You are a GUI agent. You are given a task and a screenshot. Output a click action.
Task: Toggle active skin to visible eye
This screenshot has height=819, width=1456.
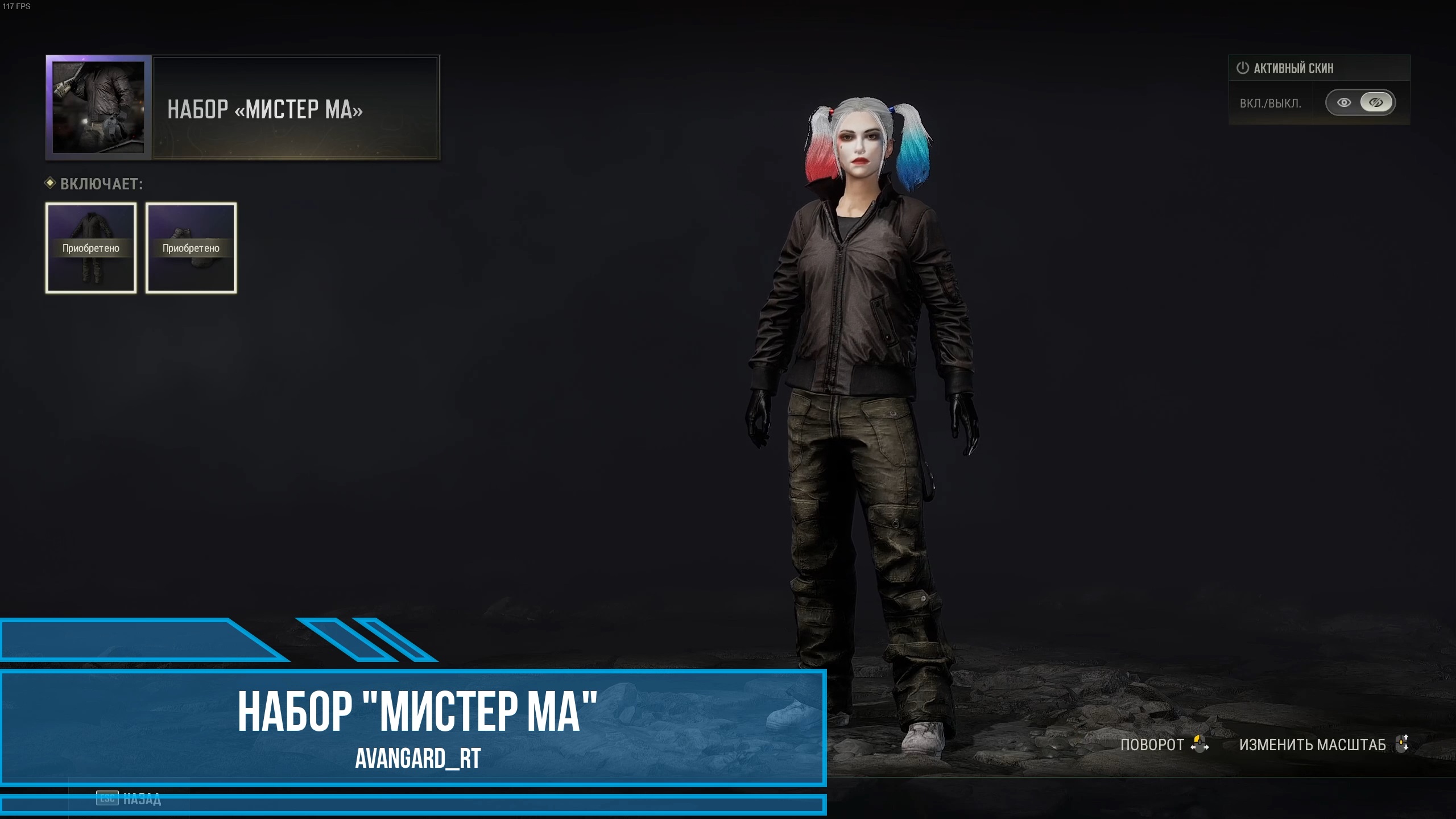coord(1344,103)
